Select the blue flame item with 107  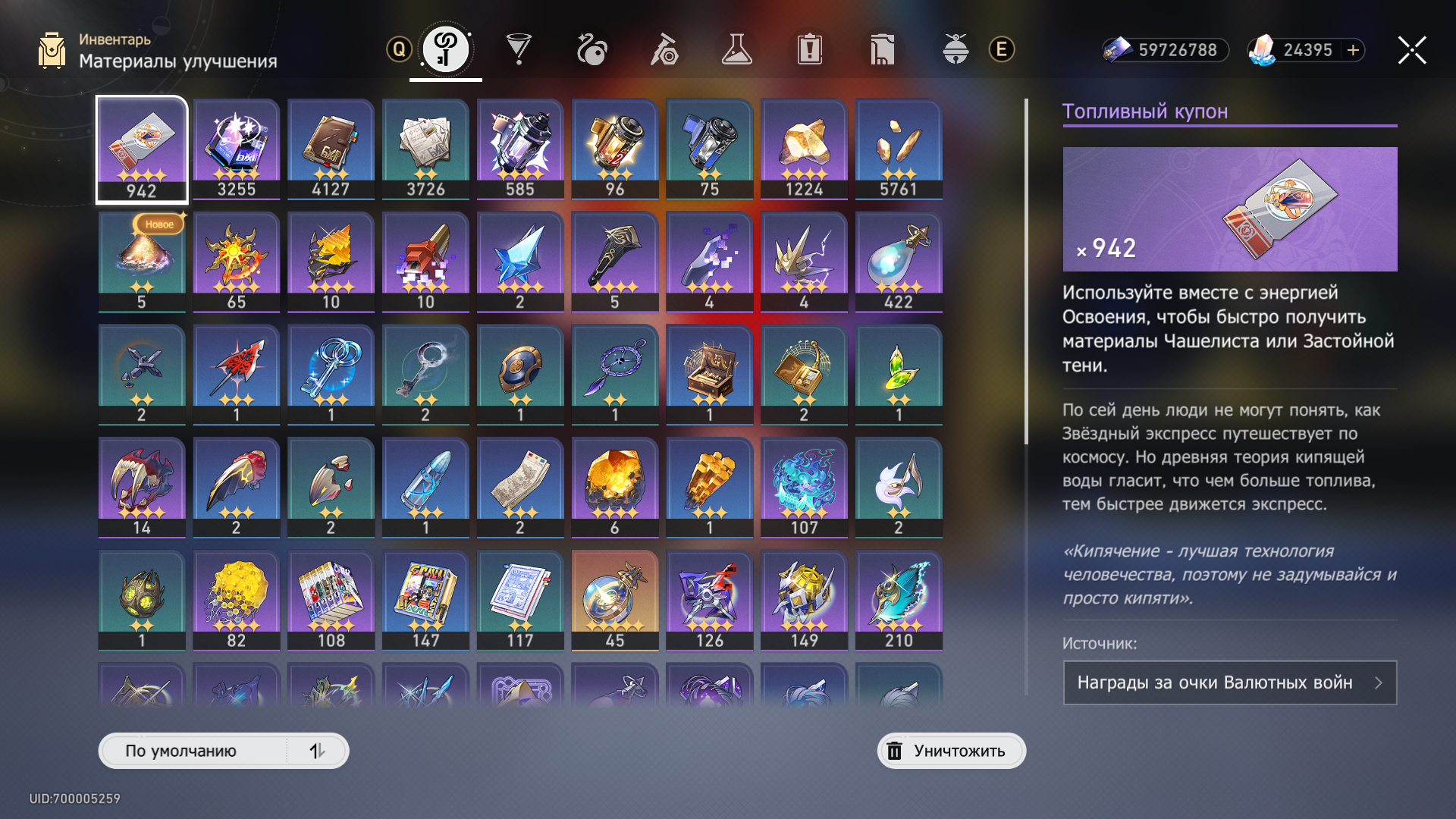(804, 487)
